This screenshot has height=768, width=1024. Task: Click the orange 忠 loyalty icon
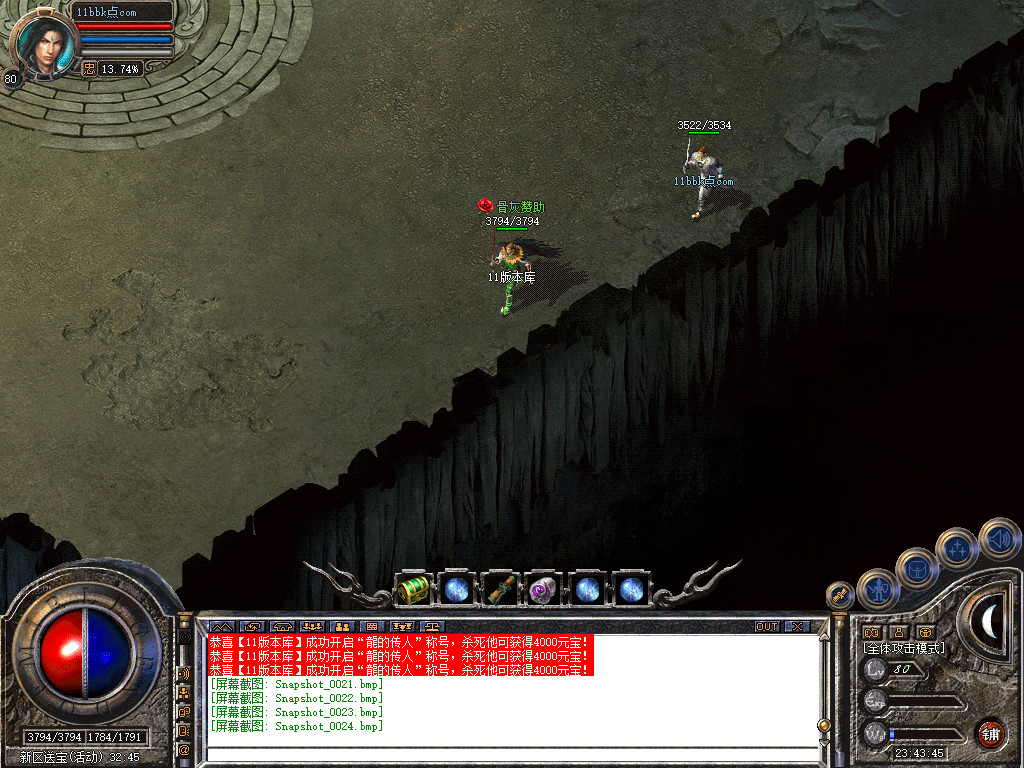point(88,69)
